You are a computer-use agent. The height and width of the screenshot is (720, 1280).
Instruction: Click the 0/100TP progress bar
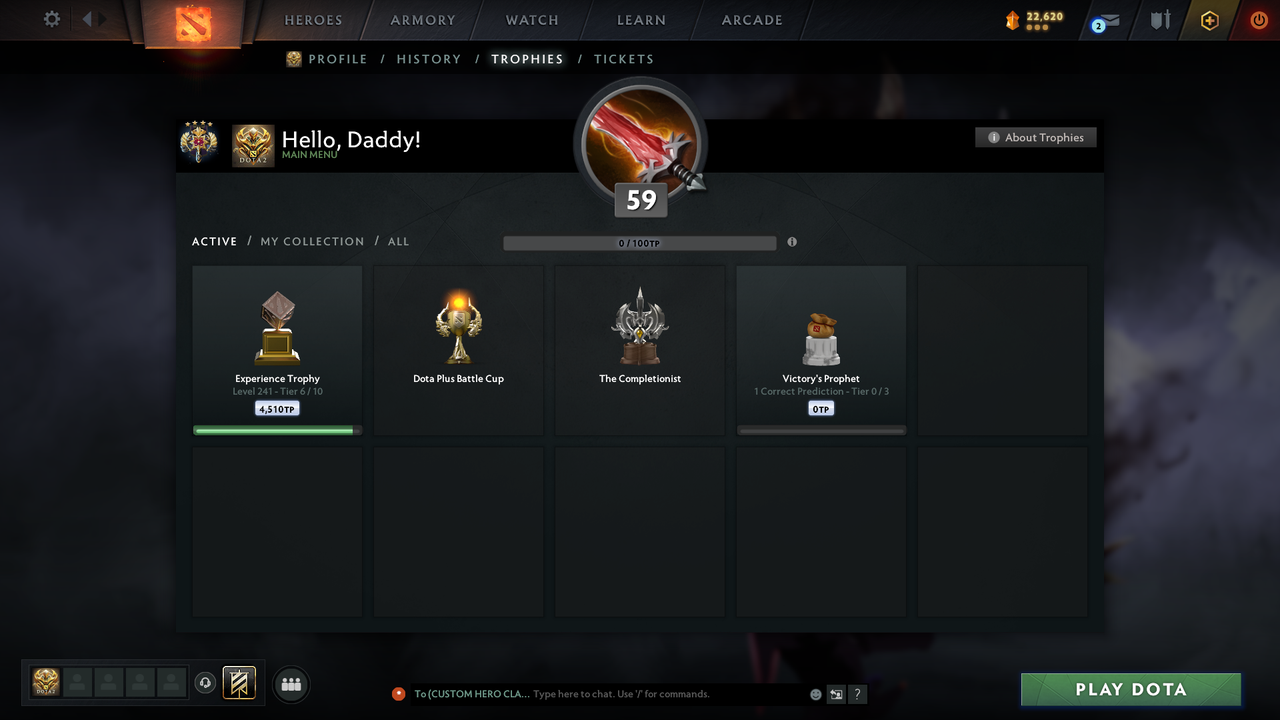640,242
